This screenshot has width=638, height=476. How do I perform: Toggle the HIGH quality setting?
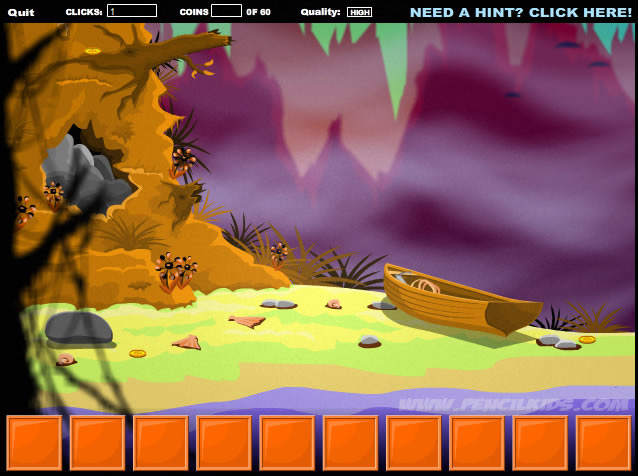coord(359,12)
